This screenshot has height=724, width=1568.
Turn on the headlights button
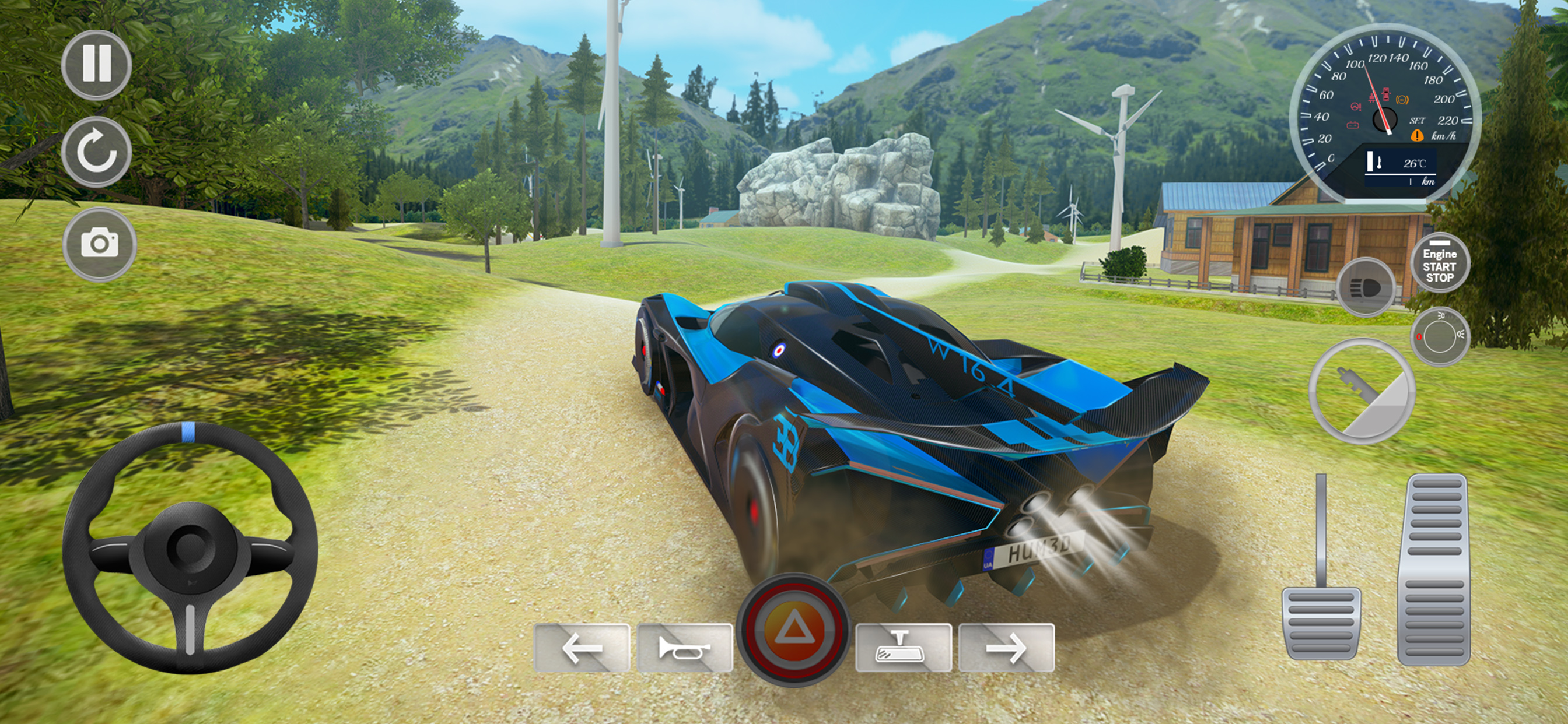click(x=1366, y=287)
